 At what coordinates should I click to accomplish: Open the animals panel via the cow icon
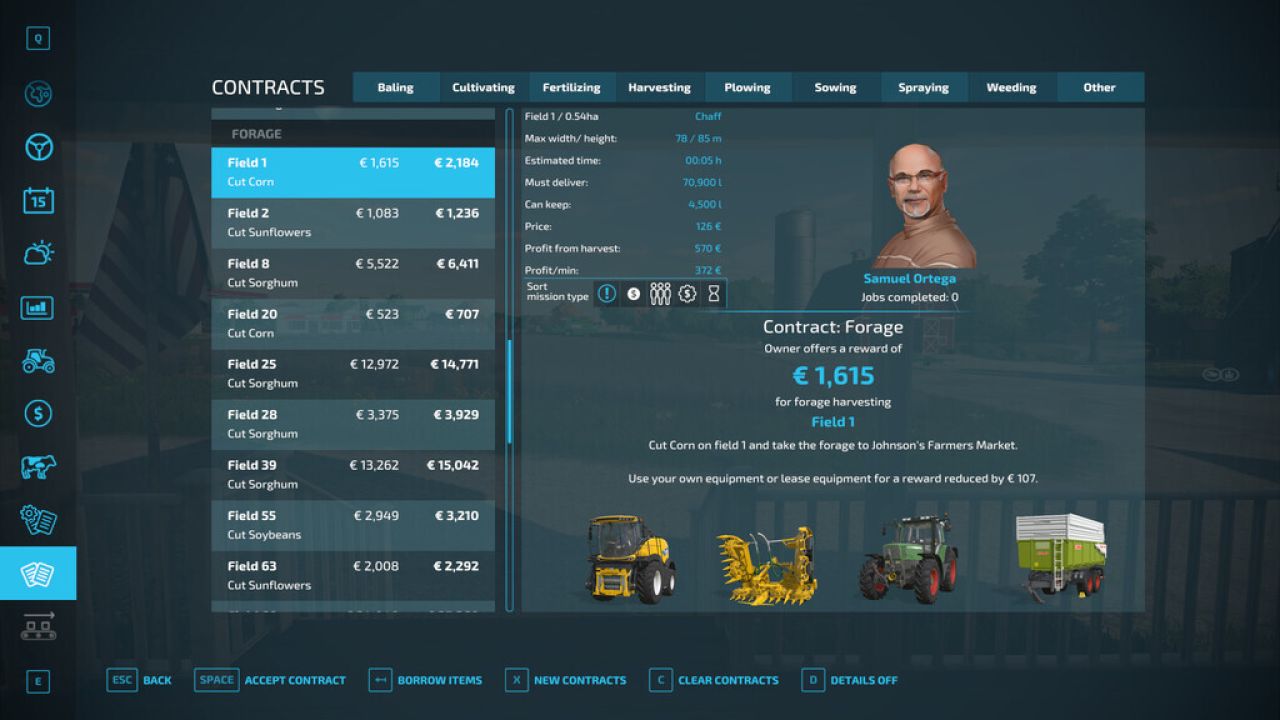point(38,468)
